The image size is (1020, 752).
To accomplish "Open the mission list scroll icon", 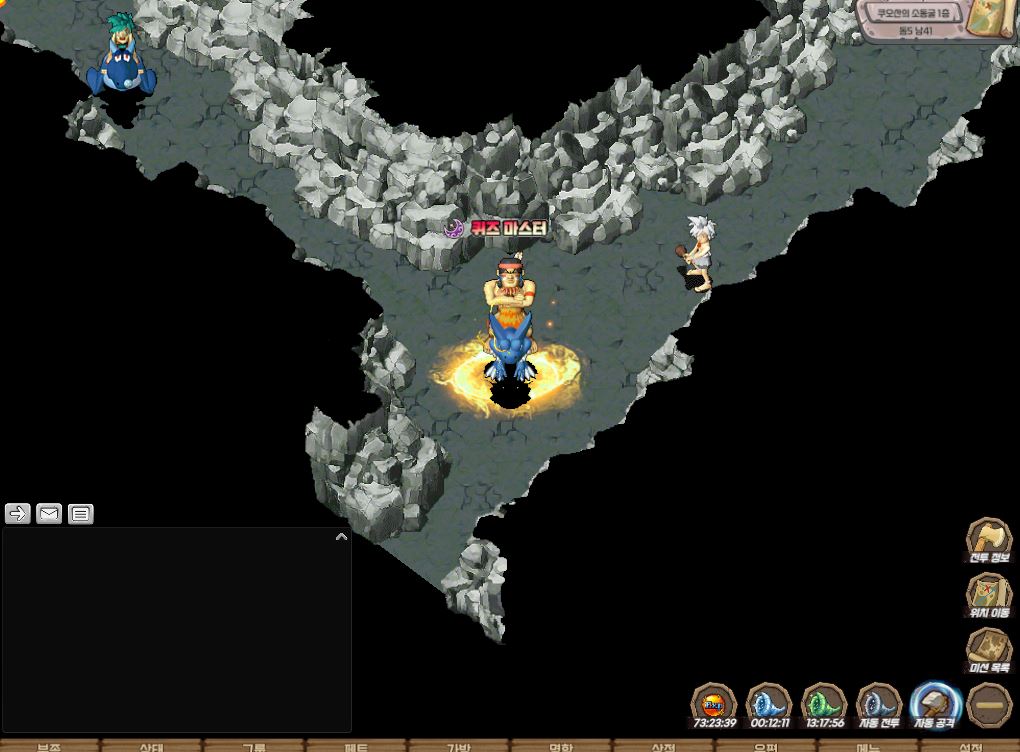I will [988, 650].
